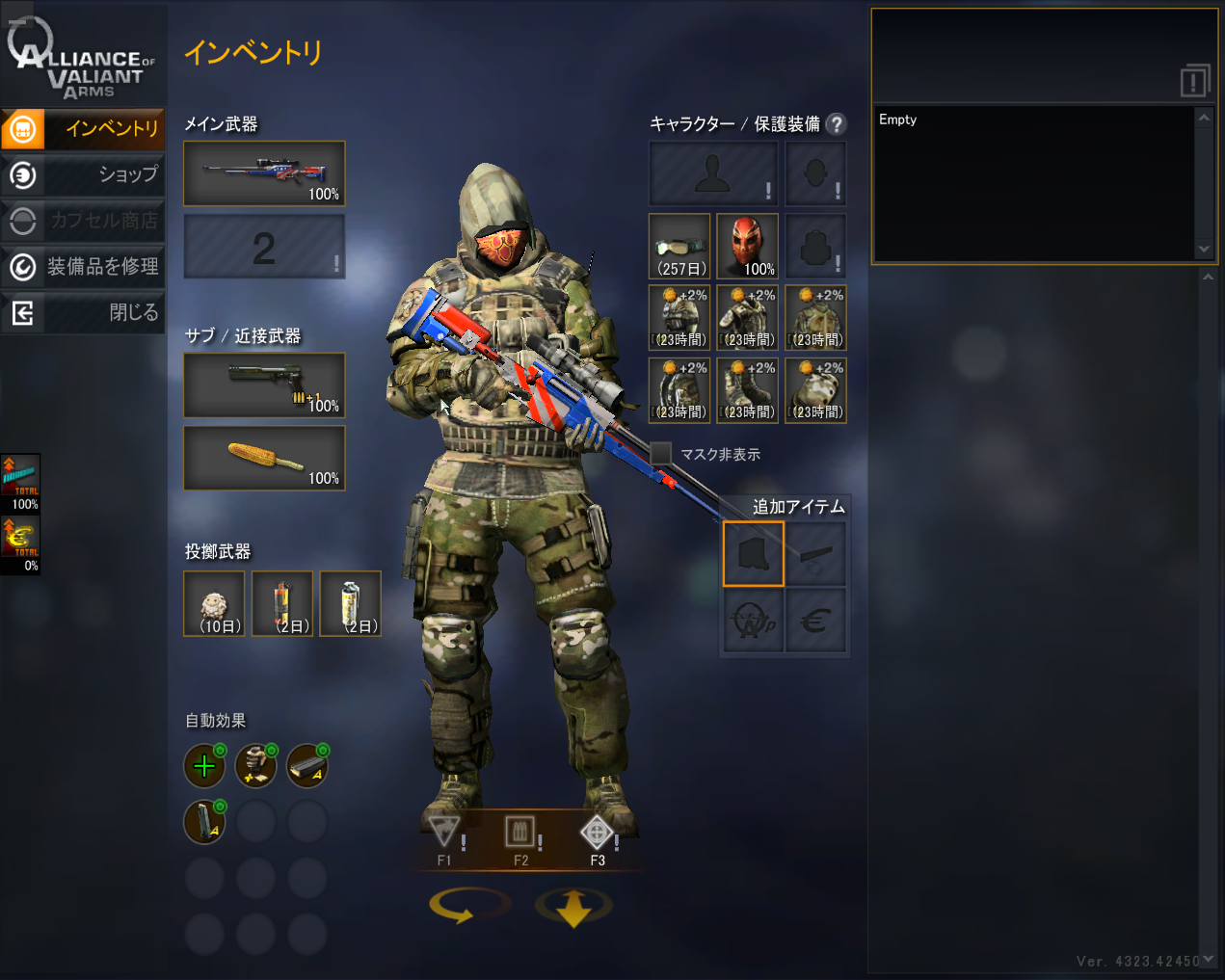Click the euro currency additional item slot
The width and height of the screenshot is (1225, 980).
tap(815, 622)
